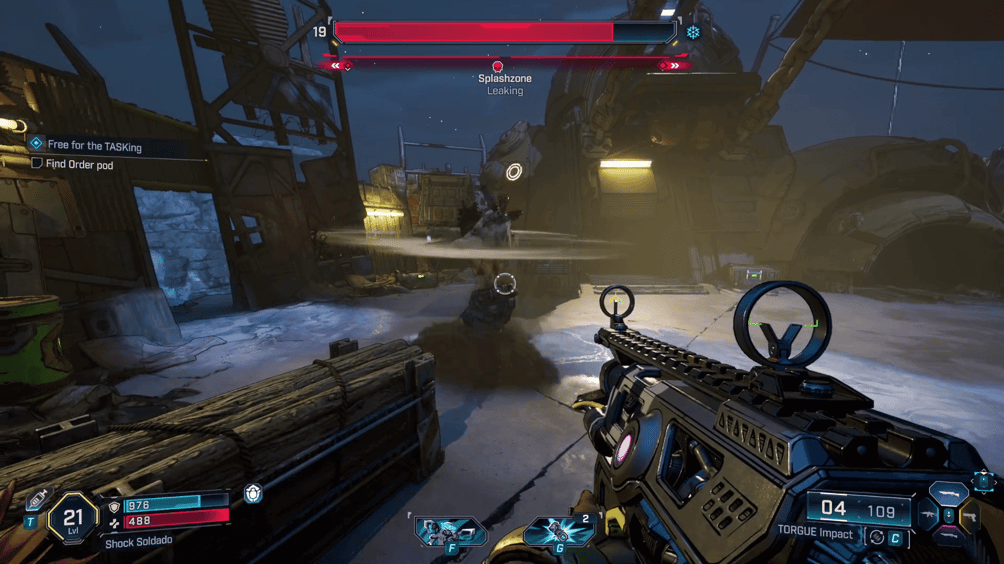Tick the Find Order pod objective box
This screenshot has height=564, width=1004.
pos(37,164)
